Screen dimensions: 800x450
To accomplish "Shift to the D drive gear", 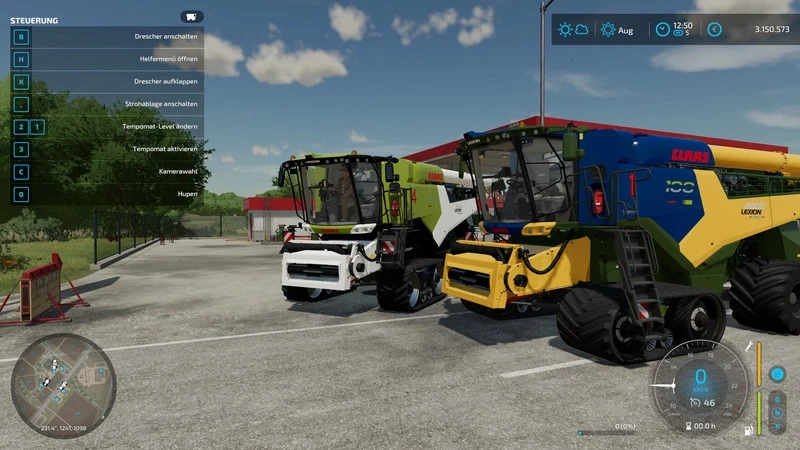I will point(777,399).
